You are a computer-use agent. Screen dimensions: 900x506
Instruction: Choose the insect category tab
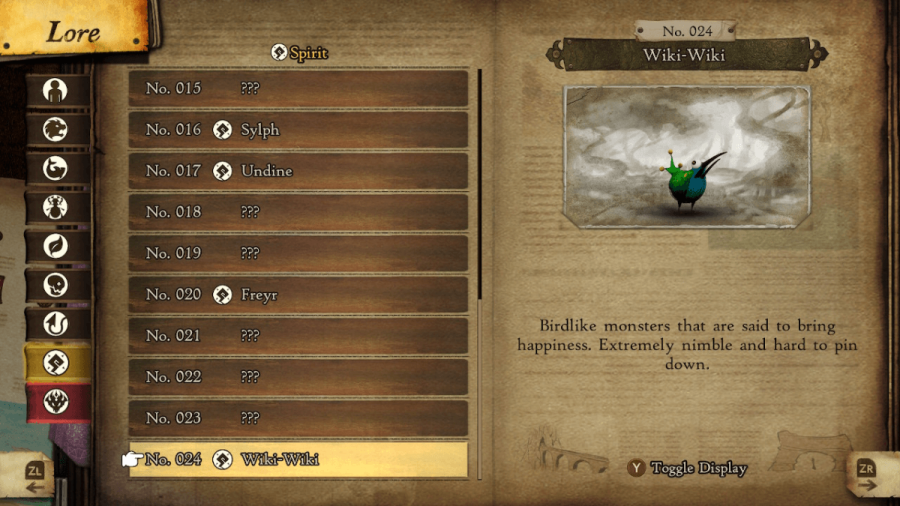point(56,207)
